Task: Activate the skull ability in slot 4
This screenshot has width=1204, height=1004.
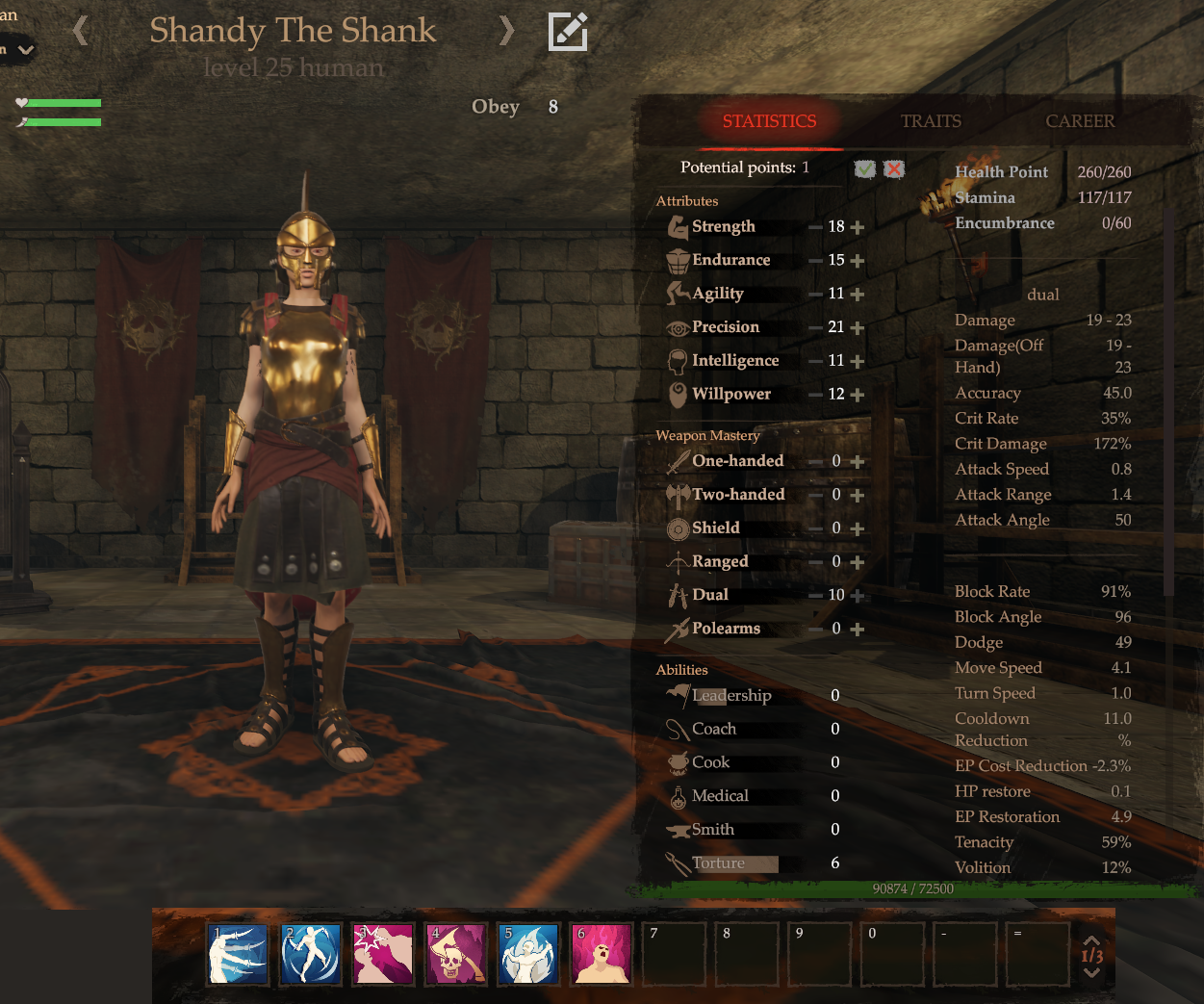Action: 456,954
